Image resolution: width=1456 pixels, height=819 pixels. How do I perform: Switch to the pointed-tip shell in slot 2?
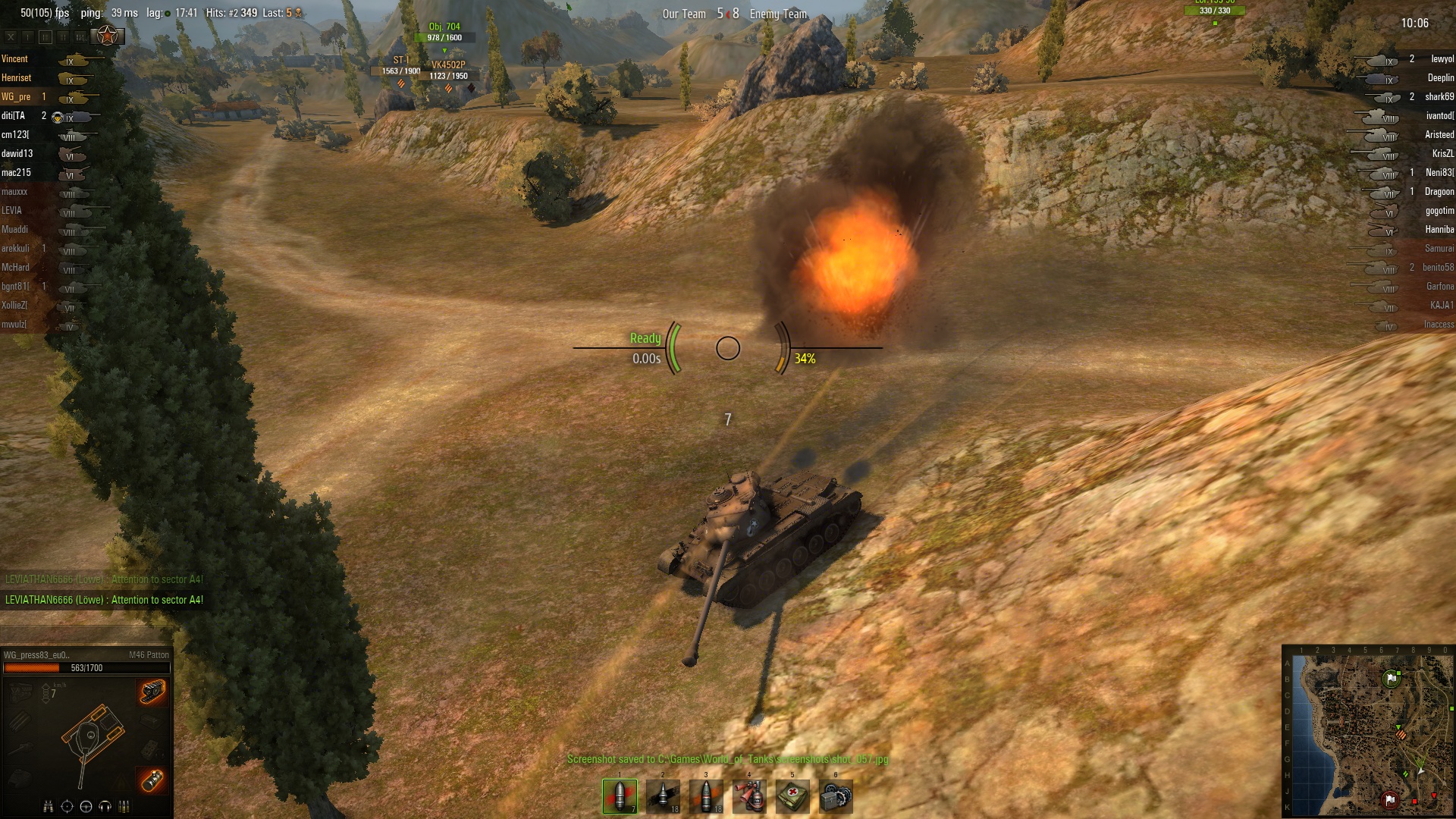(663, 796)
